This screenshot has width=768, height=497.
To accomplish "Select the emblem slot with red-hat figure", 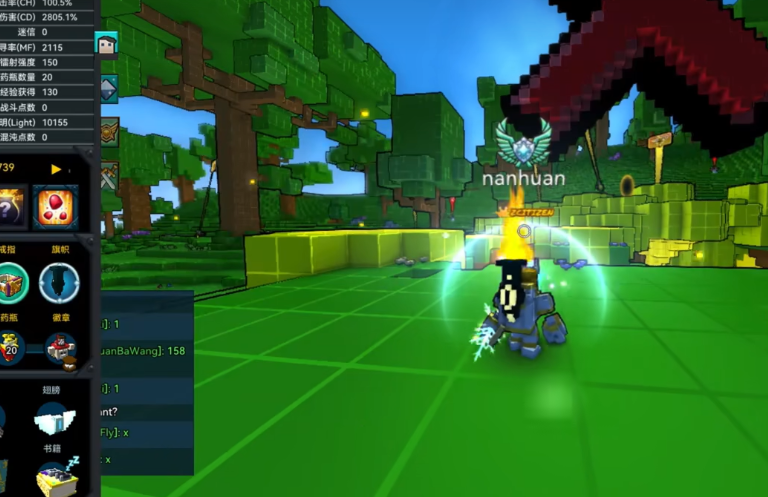I will (60, 348).
